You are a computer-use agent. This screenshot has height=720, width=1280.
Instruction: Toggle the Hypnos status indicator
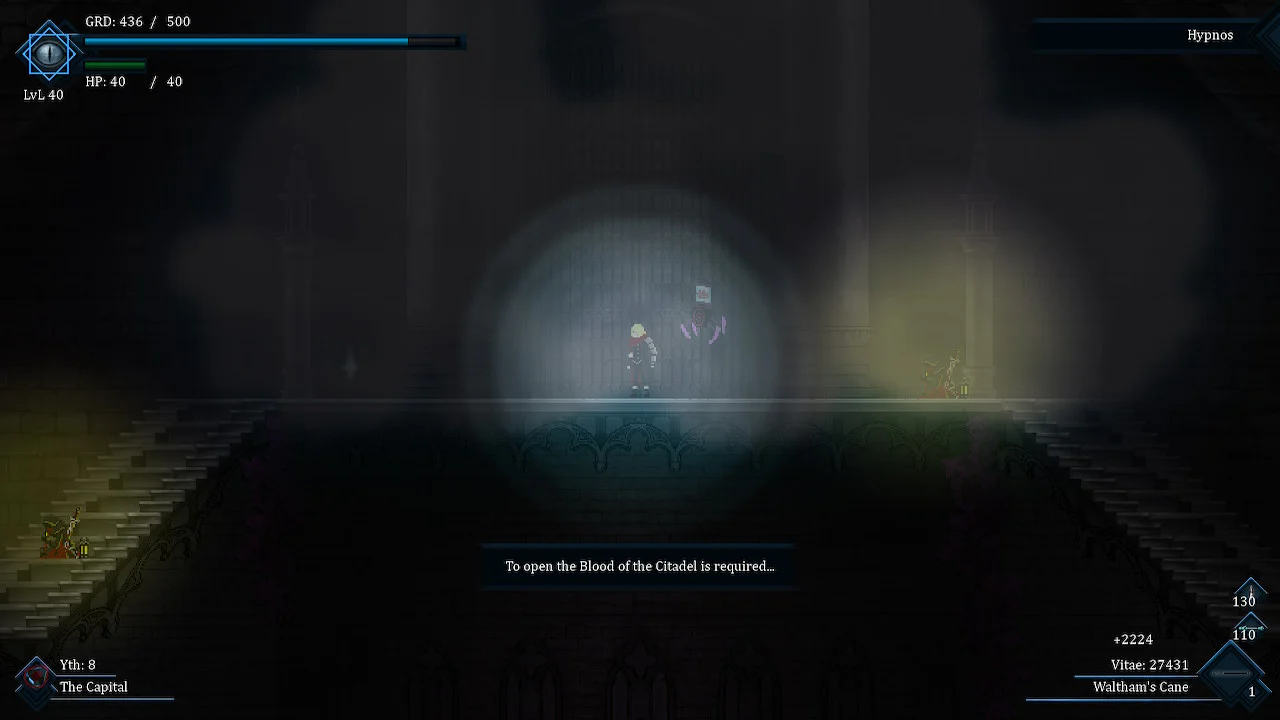tap(1210, 34)
